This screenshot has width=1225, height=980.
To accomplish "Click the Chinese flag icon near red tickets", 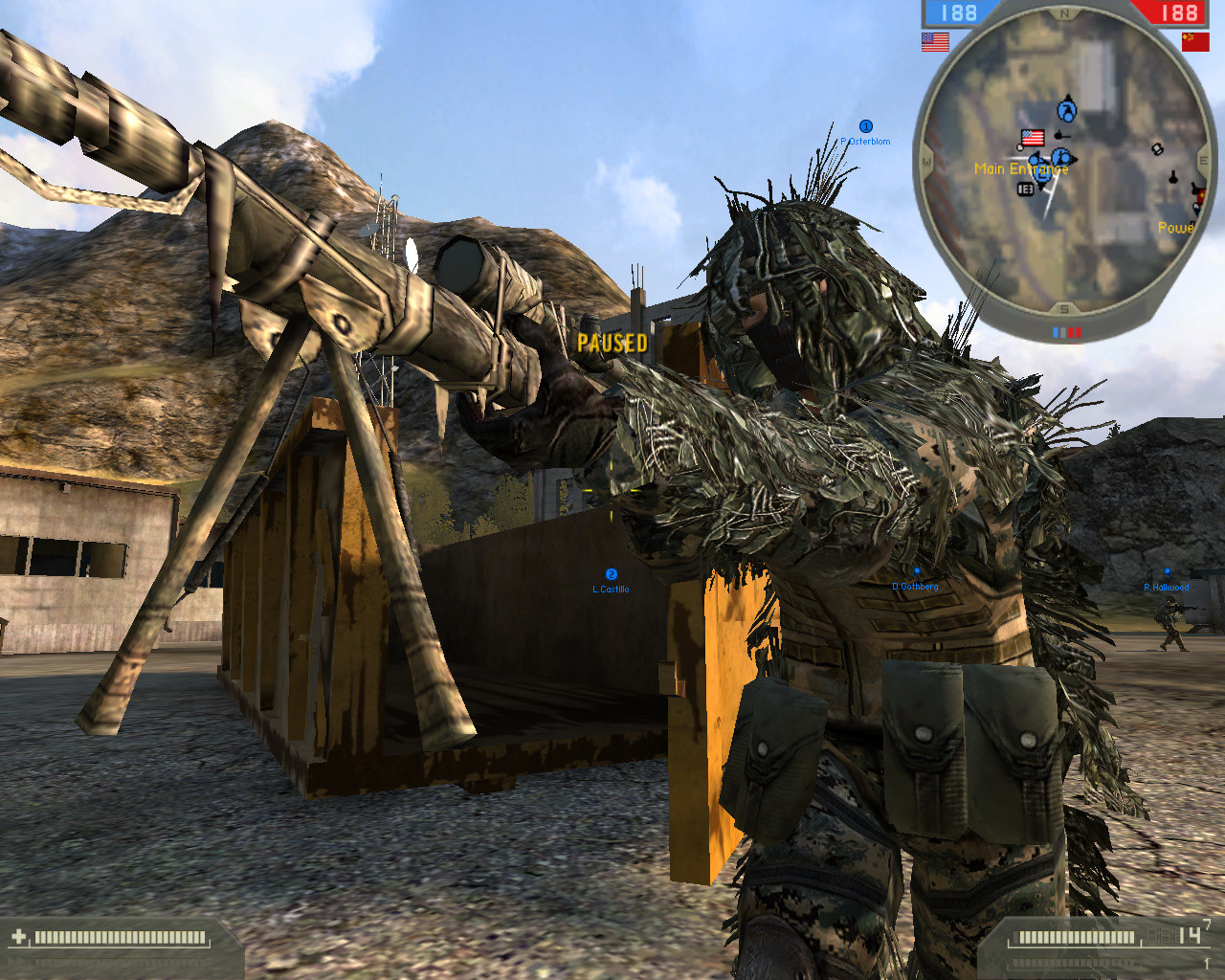I will click(1195, 41).
